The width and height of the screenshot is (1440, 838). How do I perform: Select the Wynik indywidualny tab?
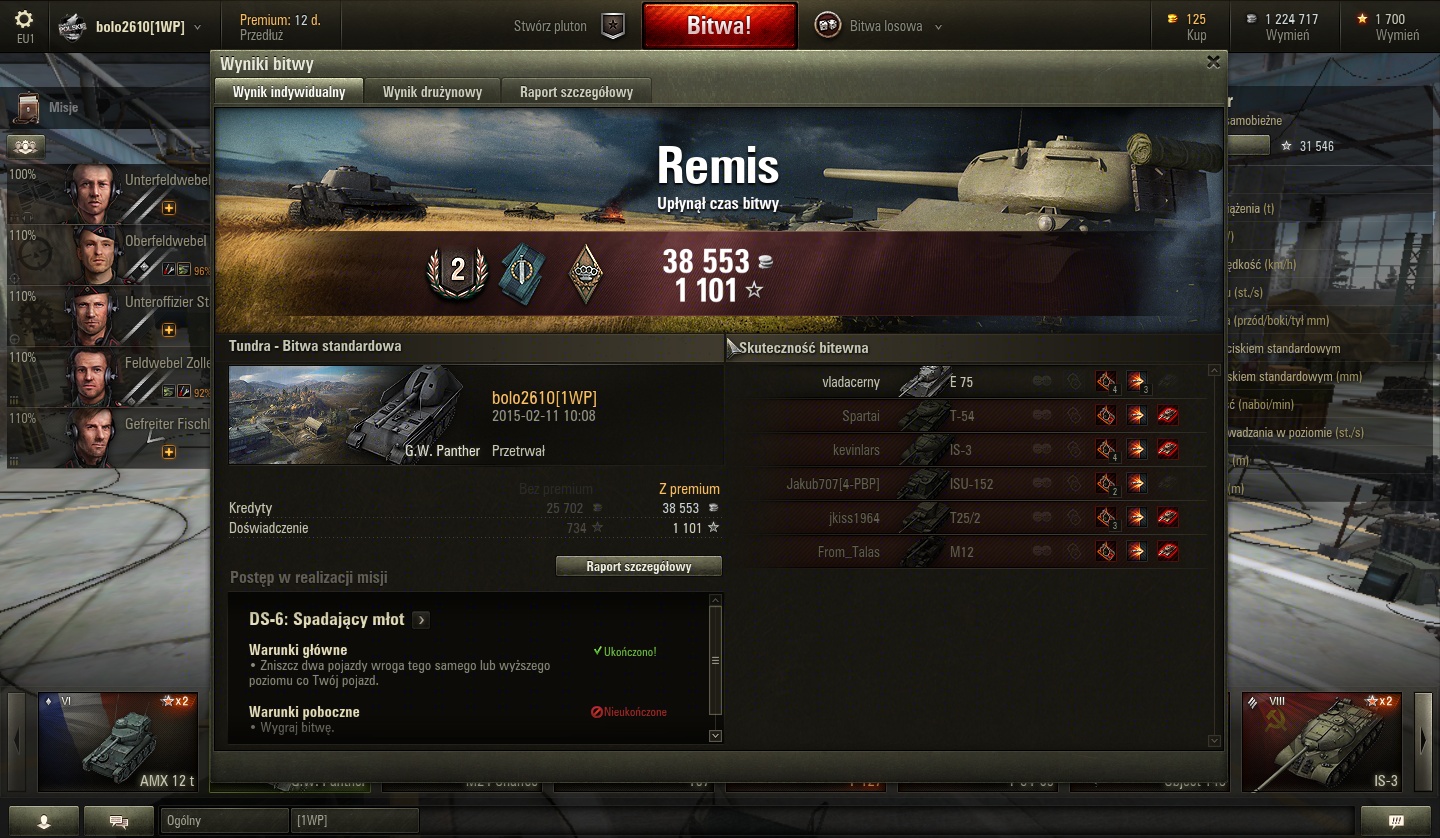289,92
